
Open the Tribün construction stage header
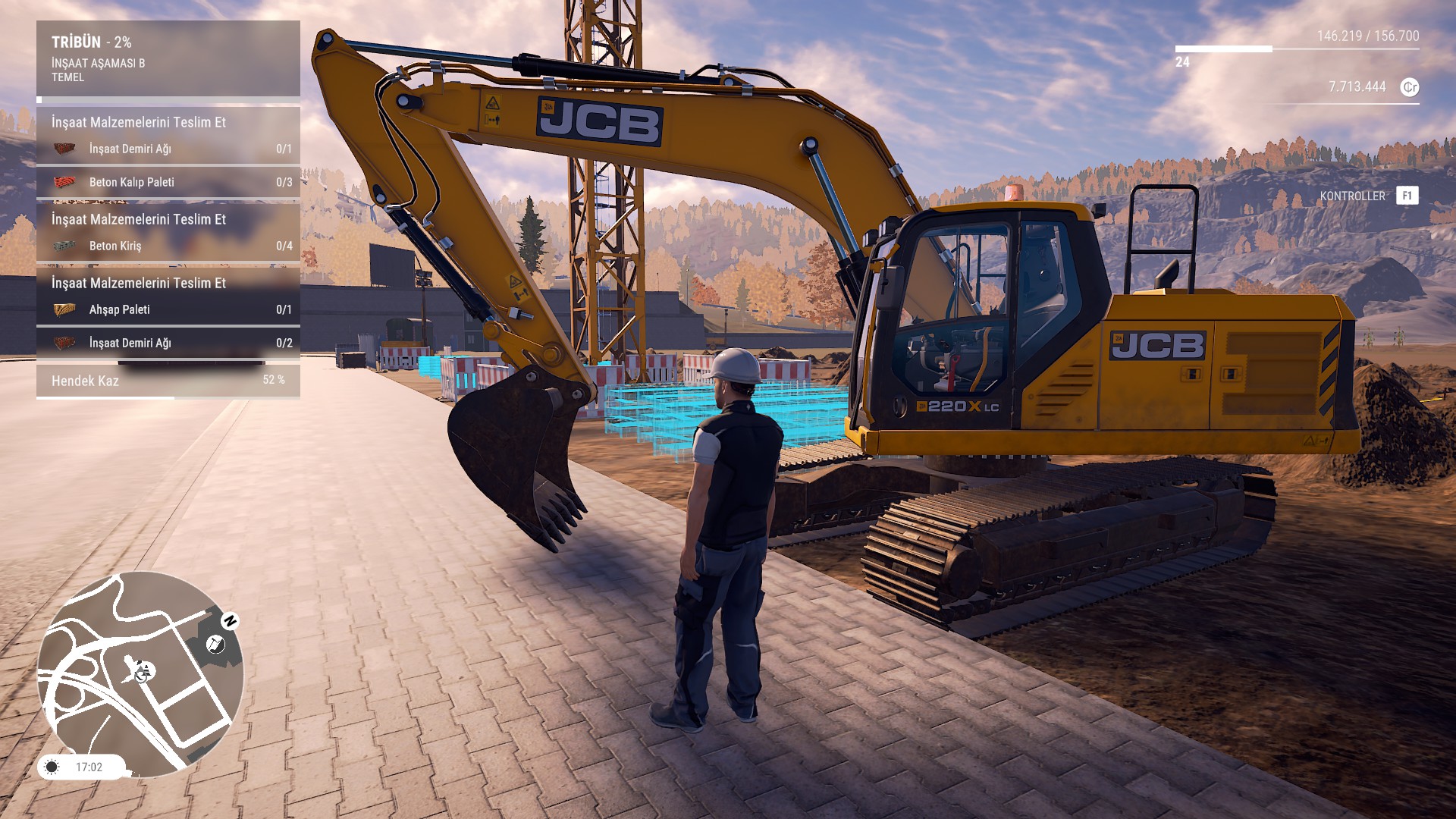click(168, 58)
